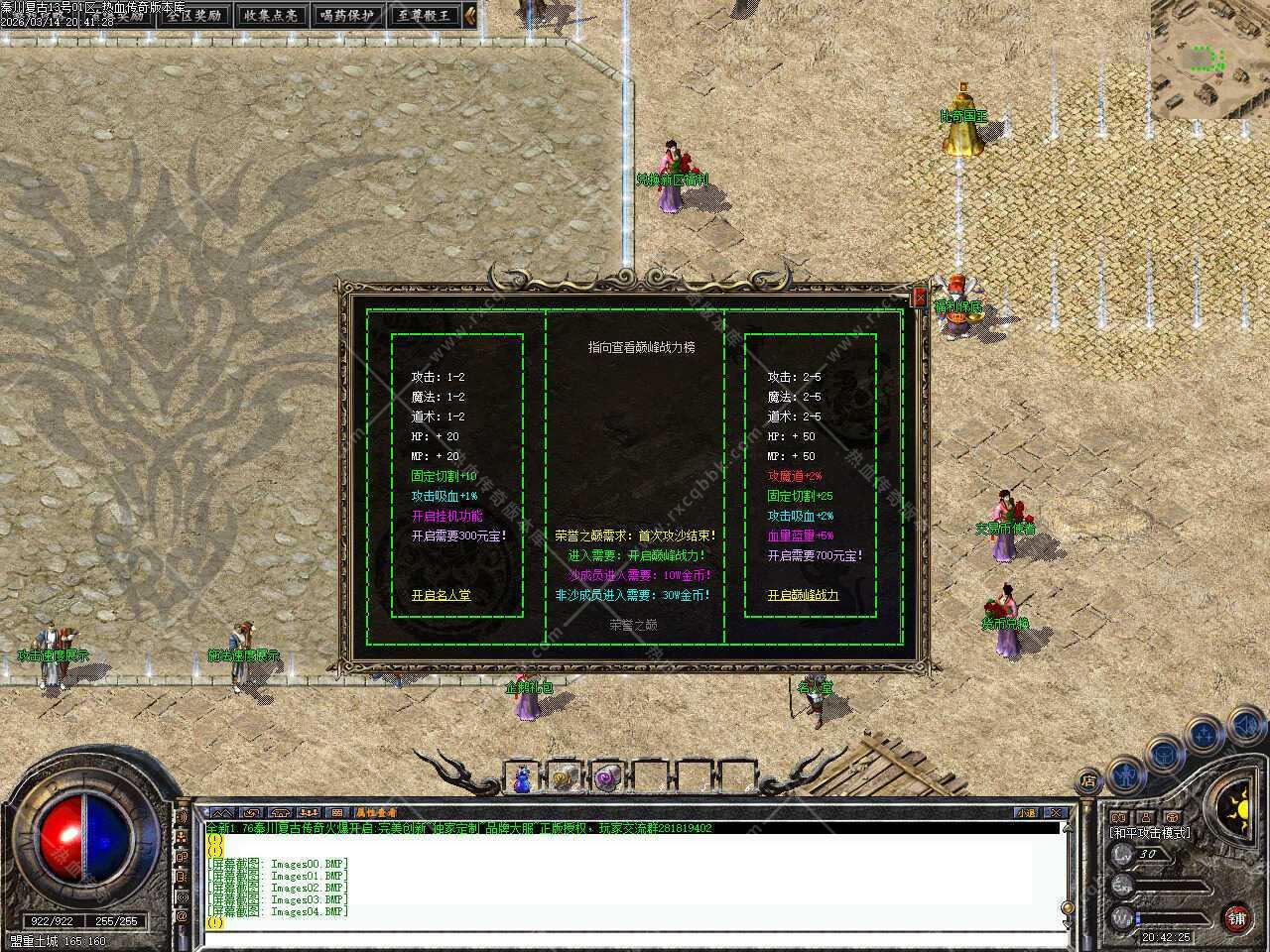The height and width of the screenshot is (952, 1270).
Task: Click the 开启名人堂 link
Action: pos(441,595)
